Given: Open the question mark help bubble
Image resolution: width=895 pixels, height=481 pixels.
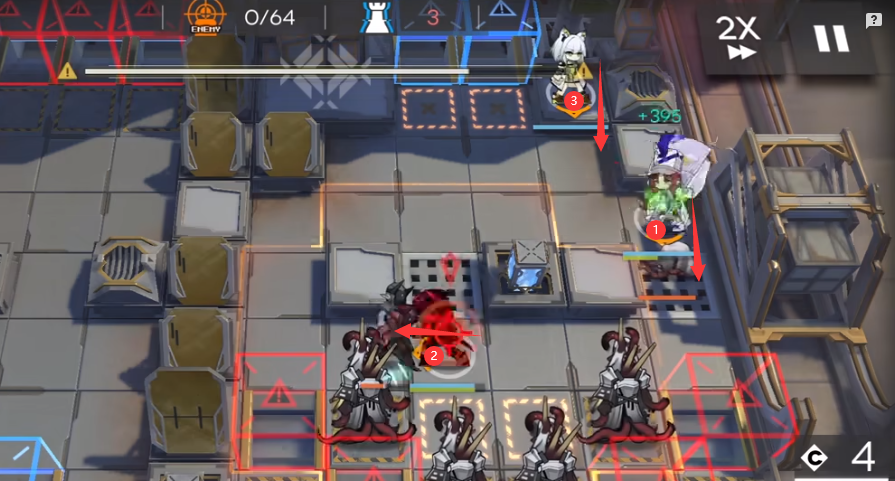Looking at the screenshot, I should (x=873, y=20).
